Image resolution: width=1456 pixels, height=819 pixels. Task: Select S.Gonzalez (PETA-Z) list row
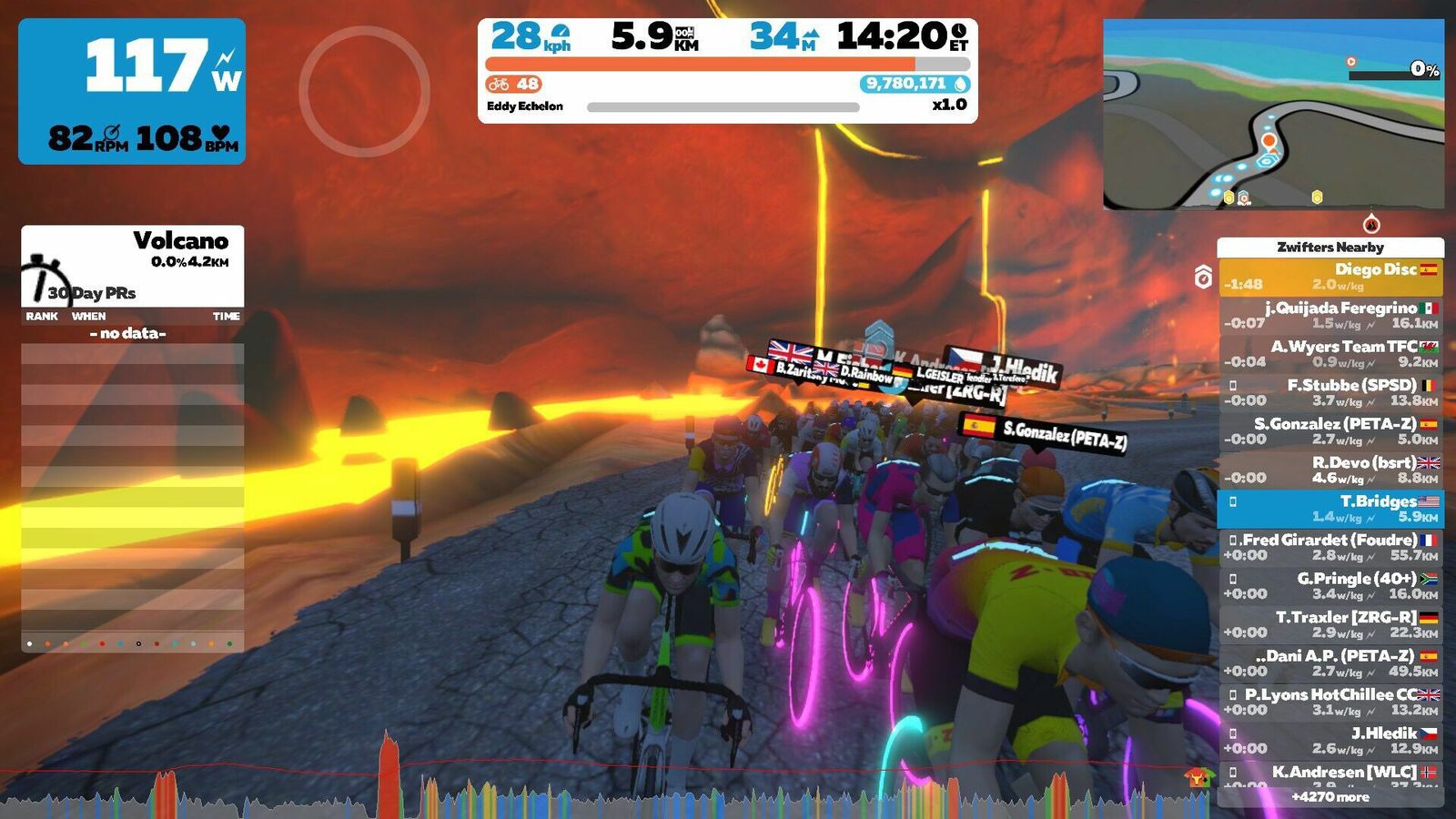coord(1330,431)
